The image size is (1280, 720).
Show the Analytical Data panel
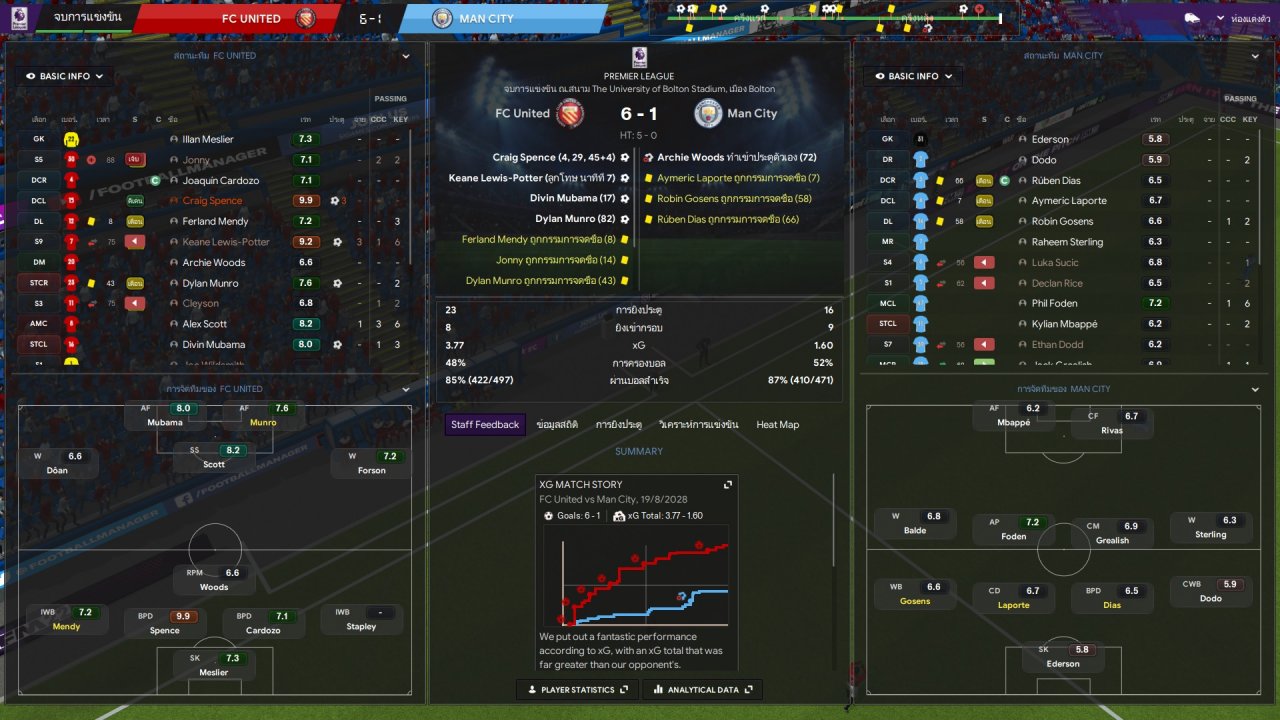pyautogui.click(x=703, y=690)
